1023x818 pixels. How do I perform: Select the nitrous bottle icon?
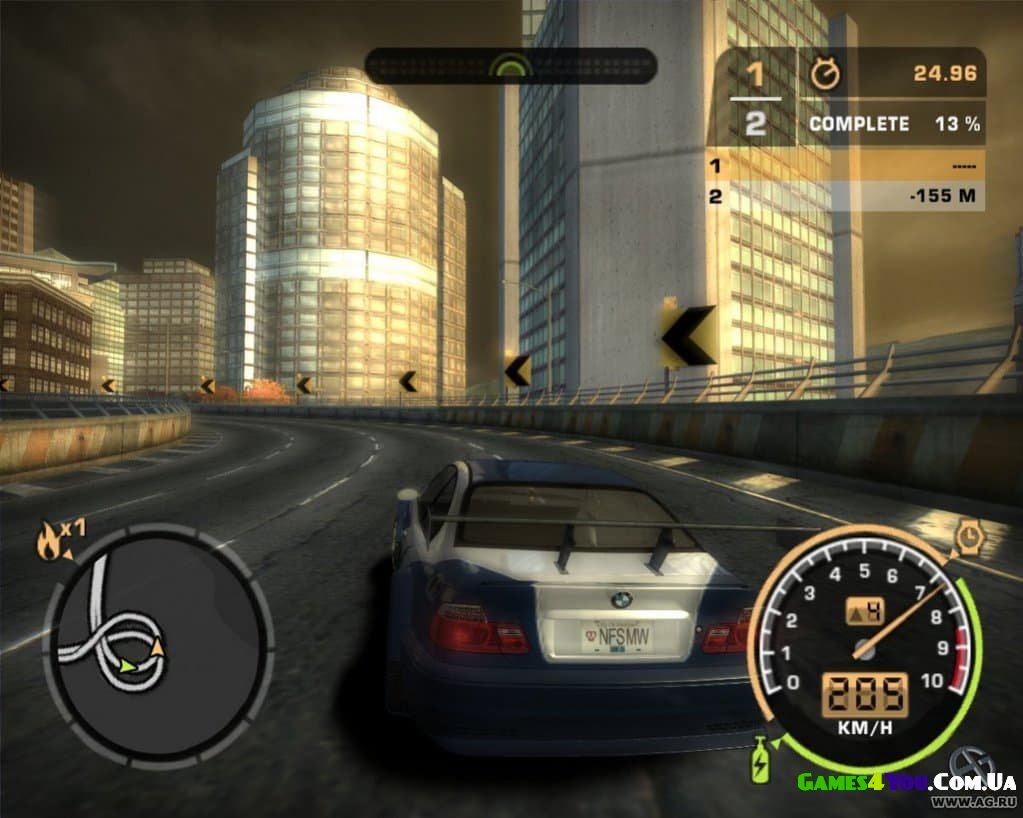tap(761, 762)
